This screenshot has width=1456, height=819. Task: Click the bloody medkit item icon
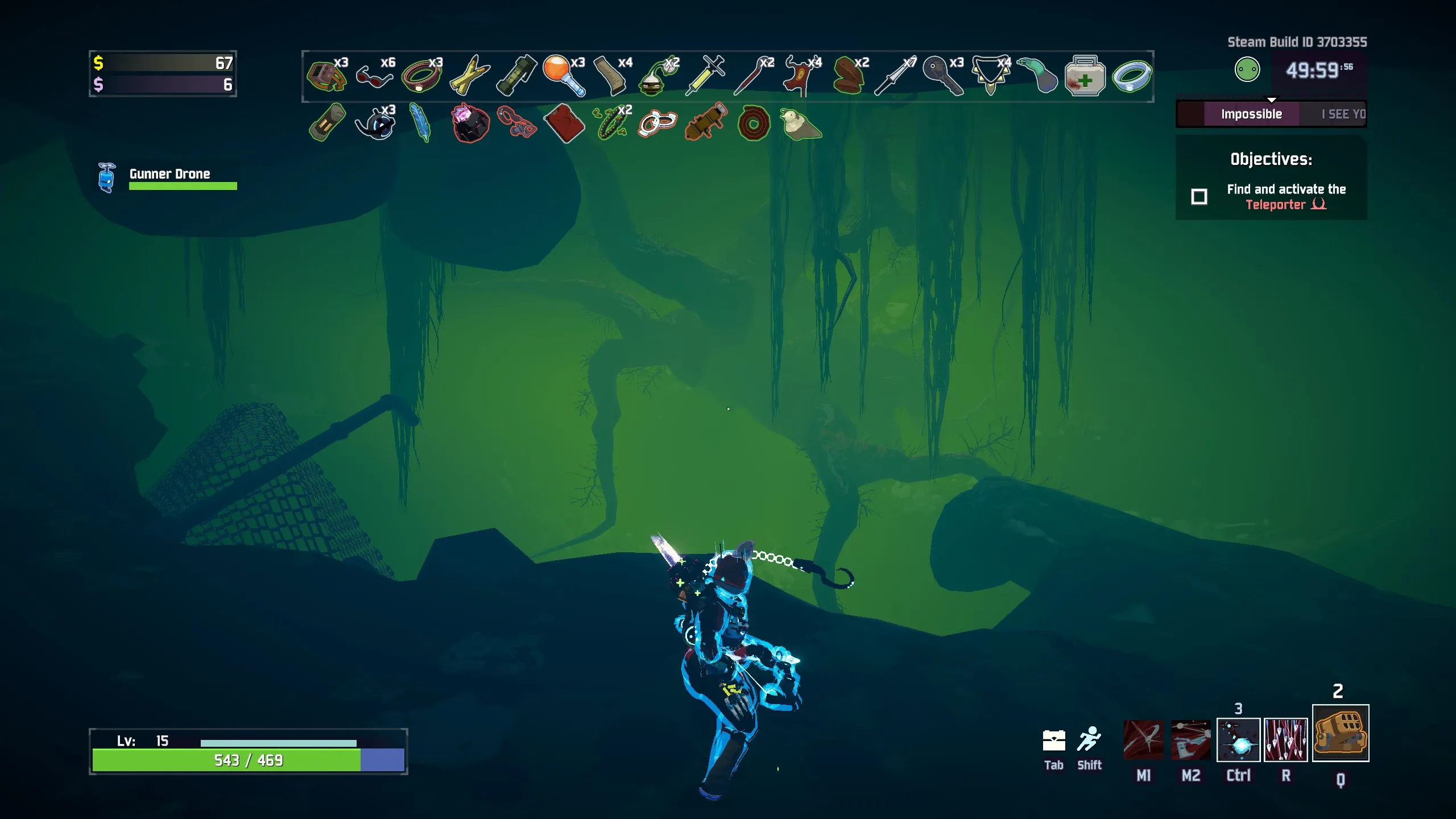point(1085,76)
